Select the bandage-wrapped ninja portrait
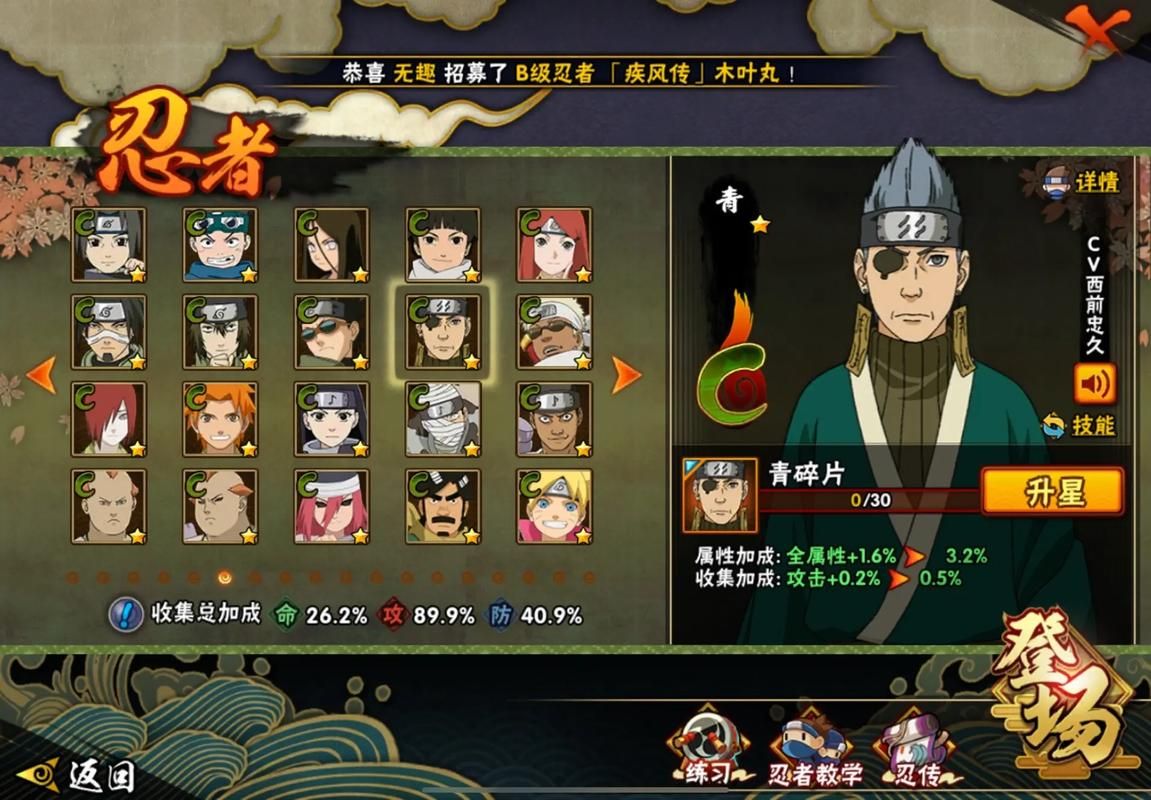 pos(442,419)
